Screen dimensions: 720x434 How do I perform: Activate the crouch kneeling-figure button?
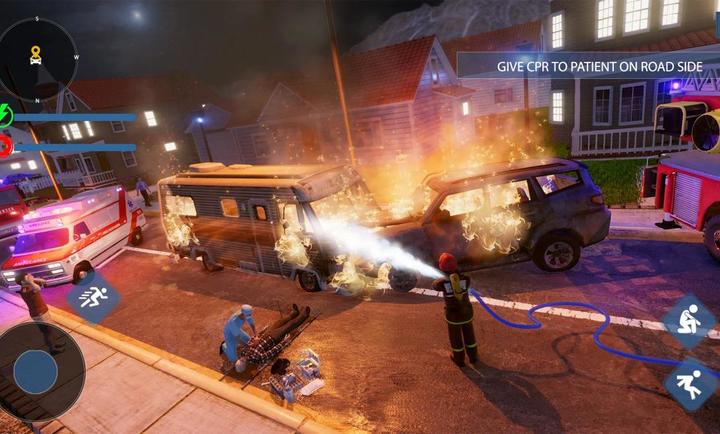[689, 321]
